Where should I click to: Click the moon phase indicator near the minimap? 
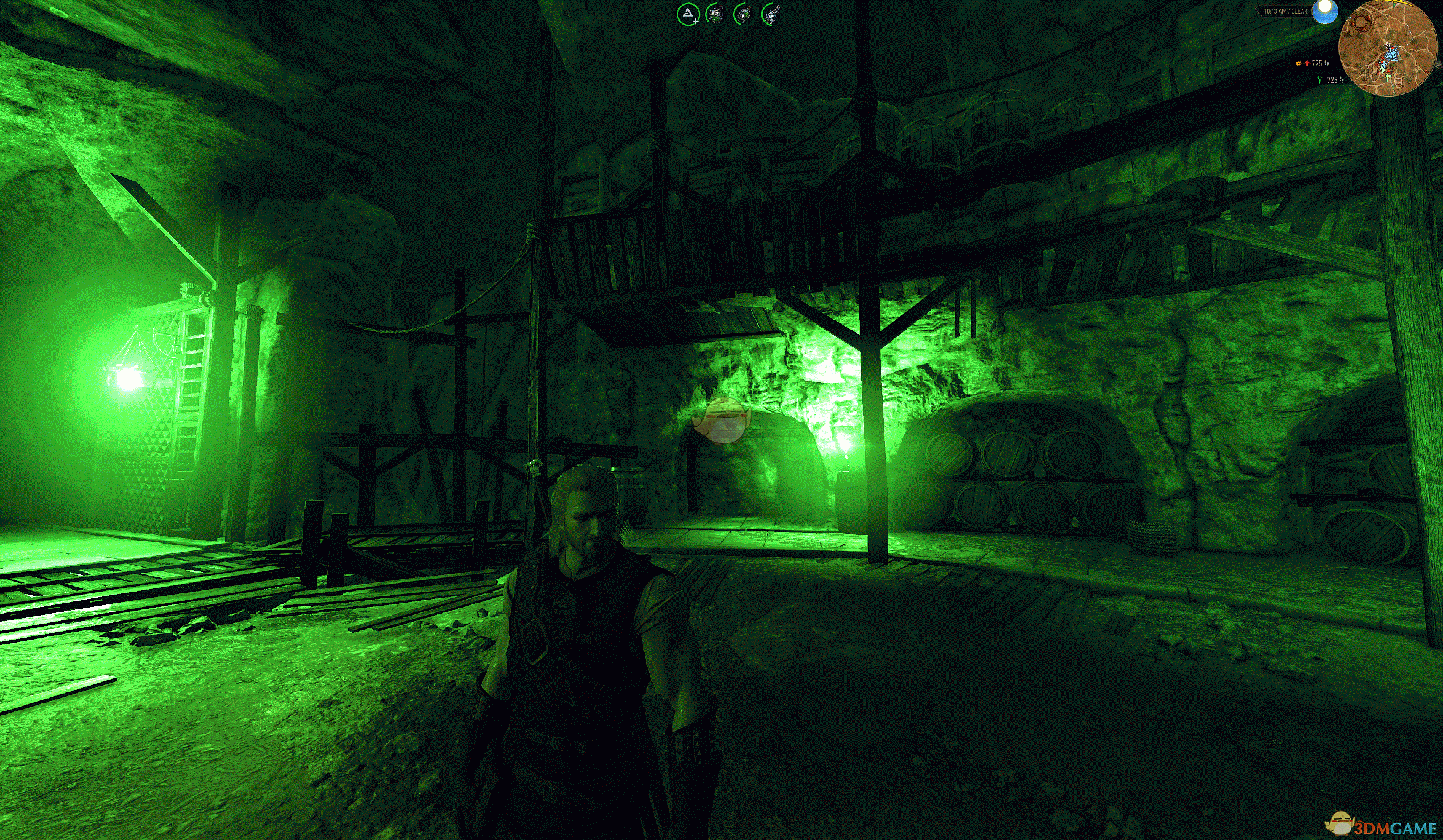click(1326, 11)
